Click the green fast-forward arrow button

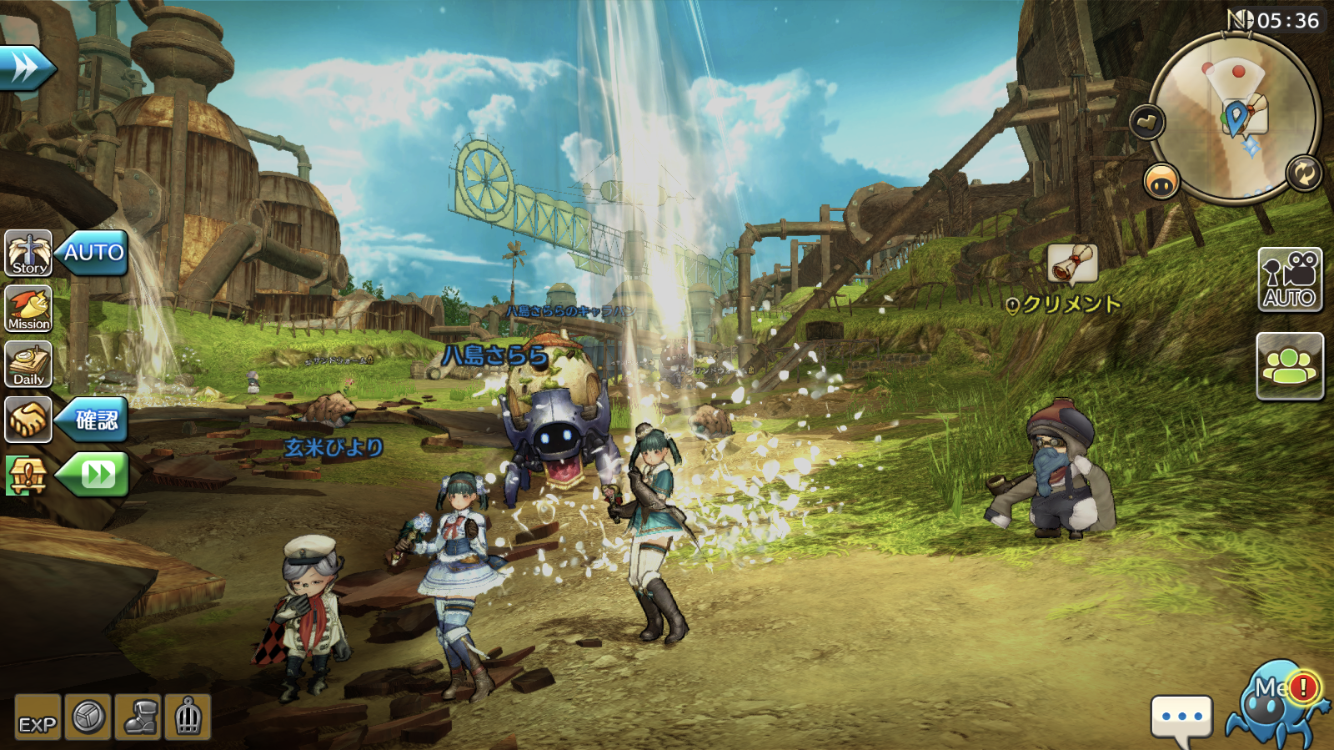point(94,475)
